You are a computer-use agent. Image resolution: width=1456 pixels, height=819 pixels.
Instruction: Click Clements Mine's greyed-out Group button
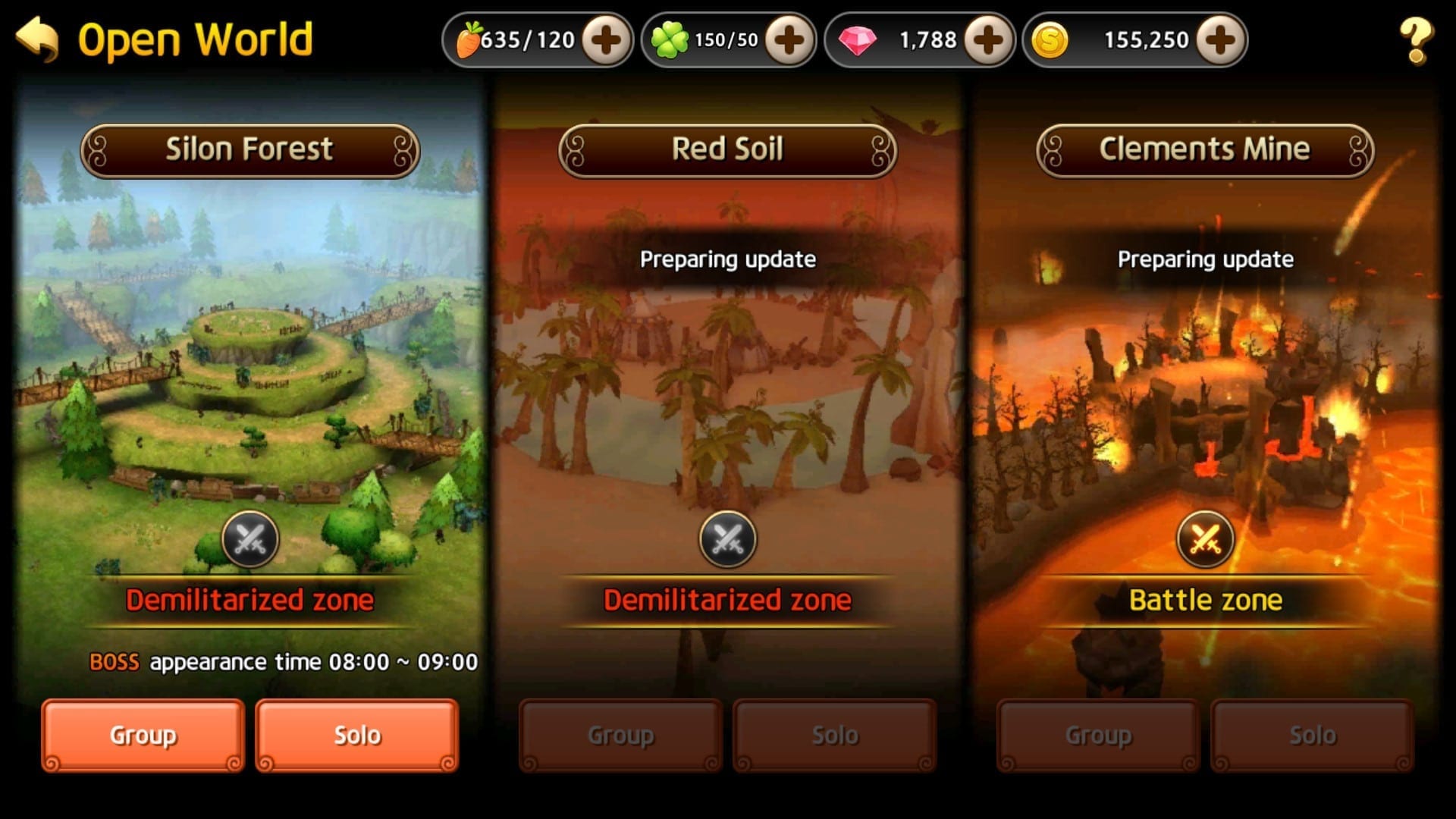tap(1098, 735)
